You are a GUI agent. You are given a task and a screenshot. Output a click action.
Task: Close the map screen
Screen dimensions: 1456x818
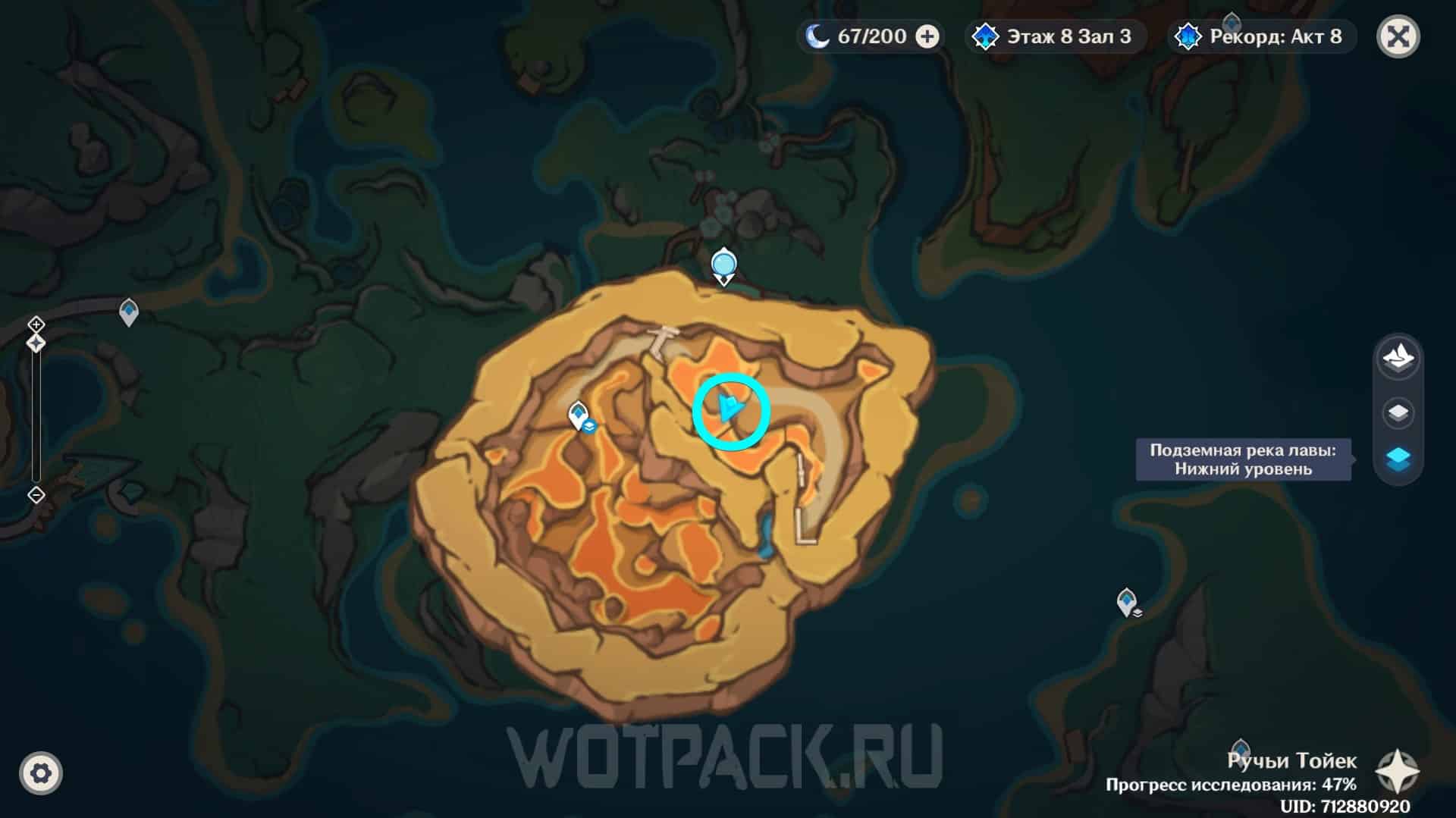(x=1398, y=36)
